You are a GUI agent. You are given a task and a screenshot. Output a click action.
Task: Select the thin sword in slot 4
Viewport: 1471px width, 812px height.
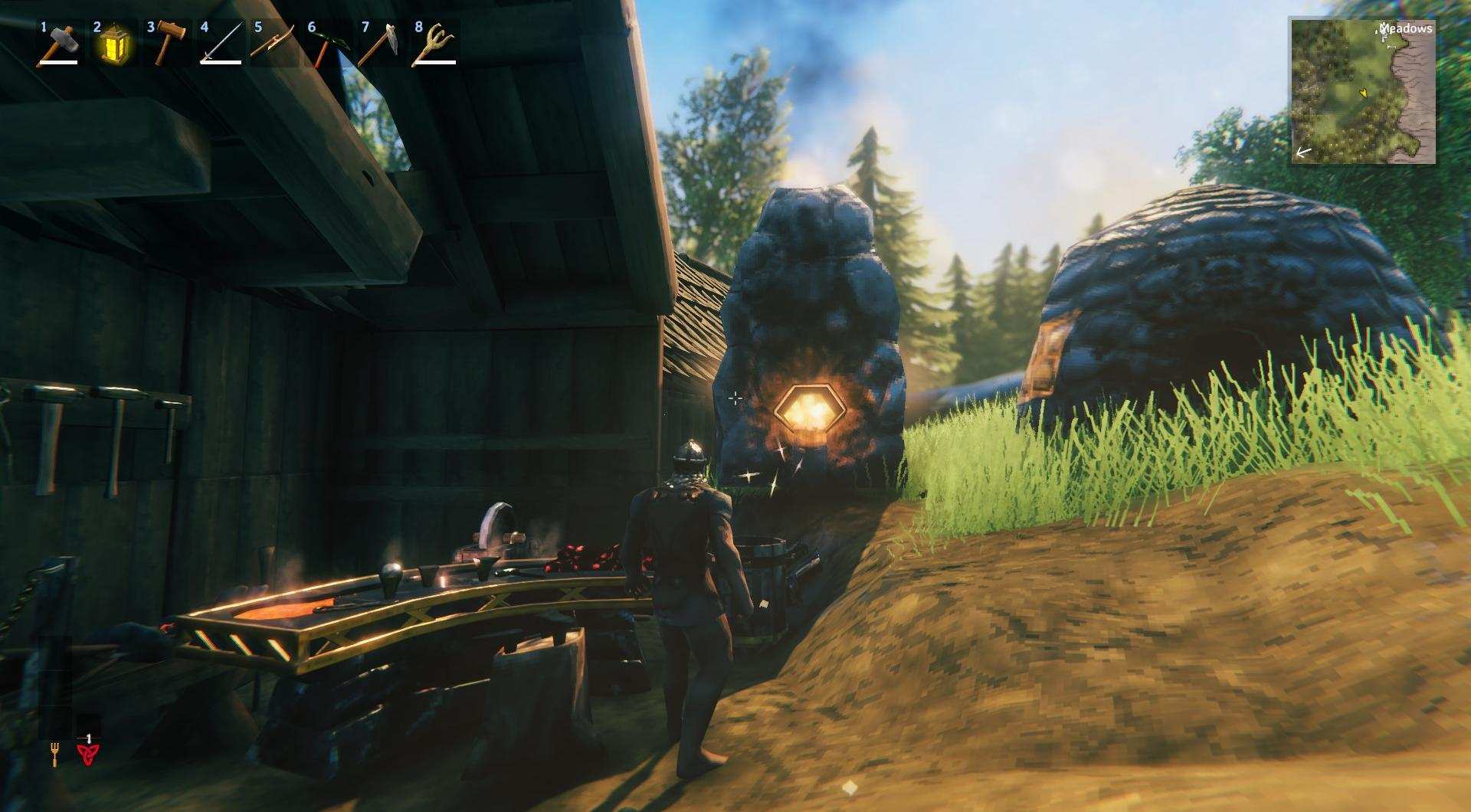220,44
